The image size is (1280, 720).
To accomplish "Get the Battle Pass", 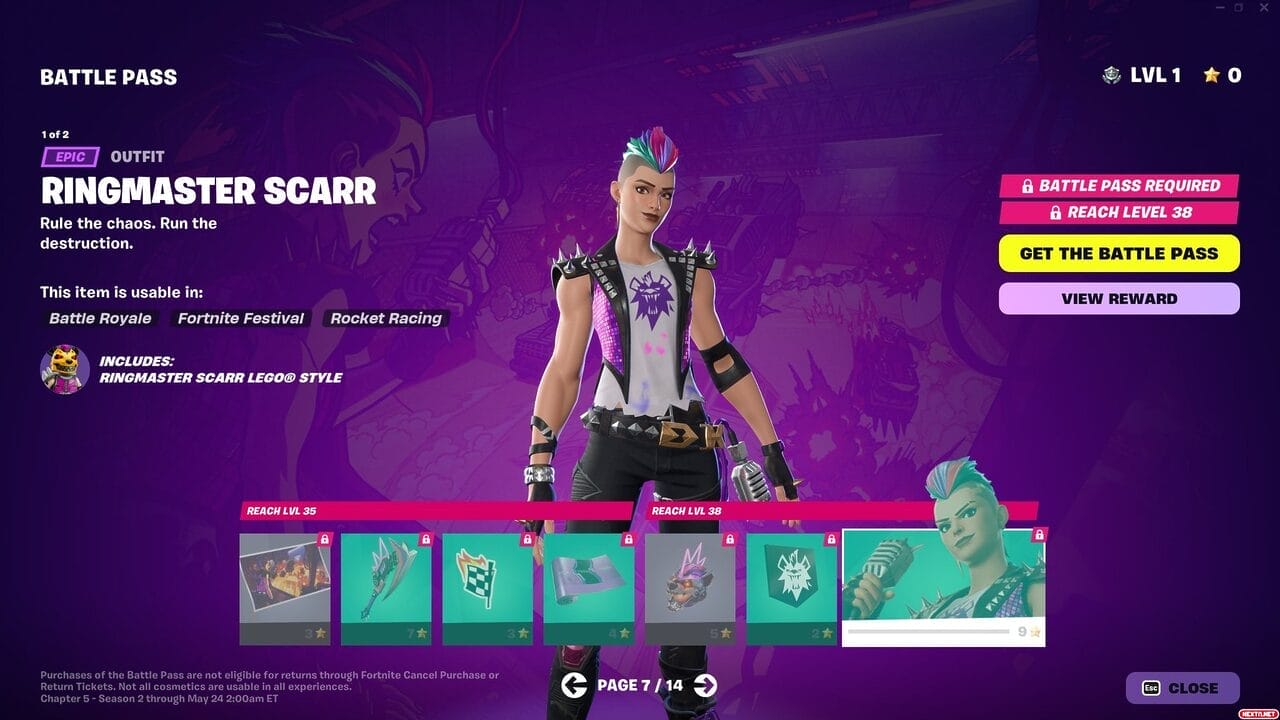I will [1118, 254].
